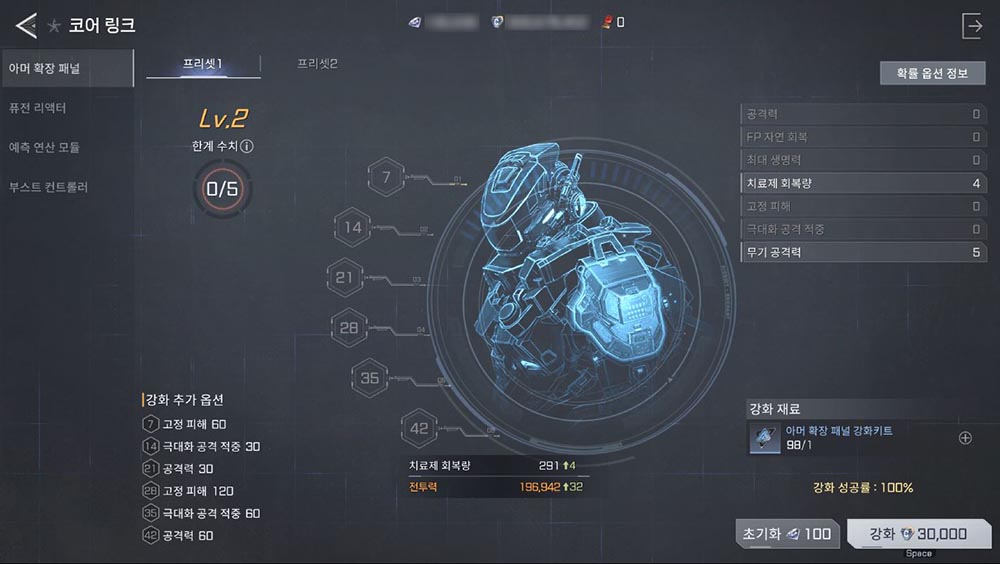Open the 예측 연산 모듈 menu entry
This screenshot has width=1000, height=564.
[x=66, y=148]
